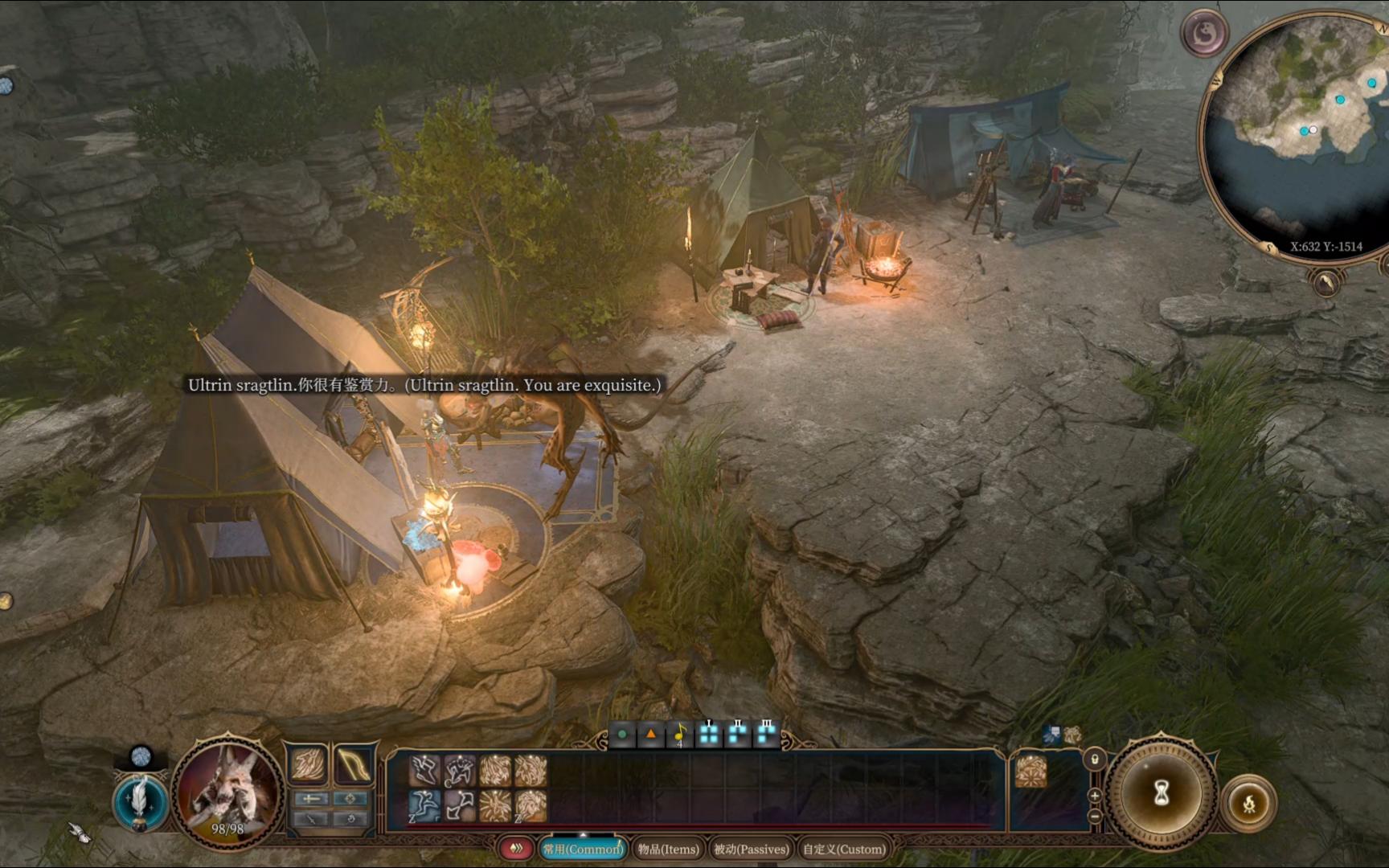Click the curved horn button below the minimap

[x=1326, y=282]
